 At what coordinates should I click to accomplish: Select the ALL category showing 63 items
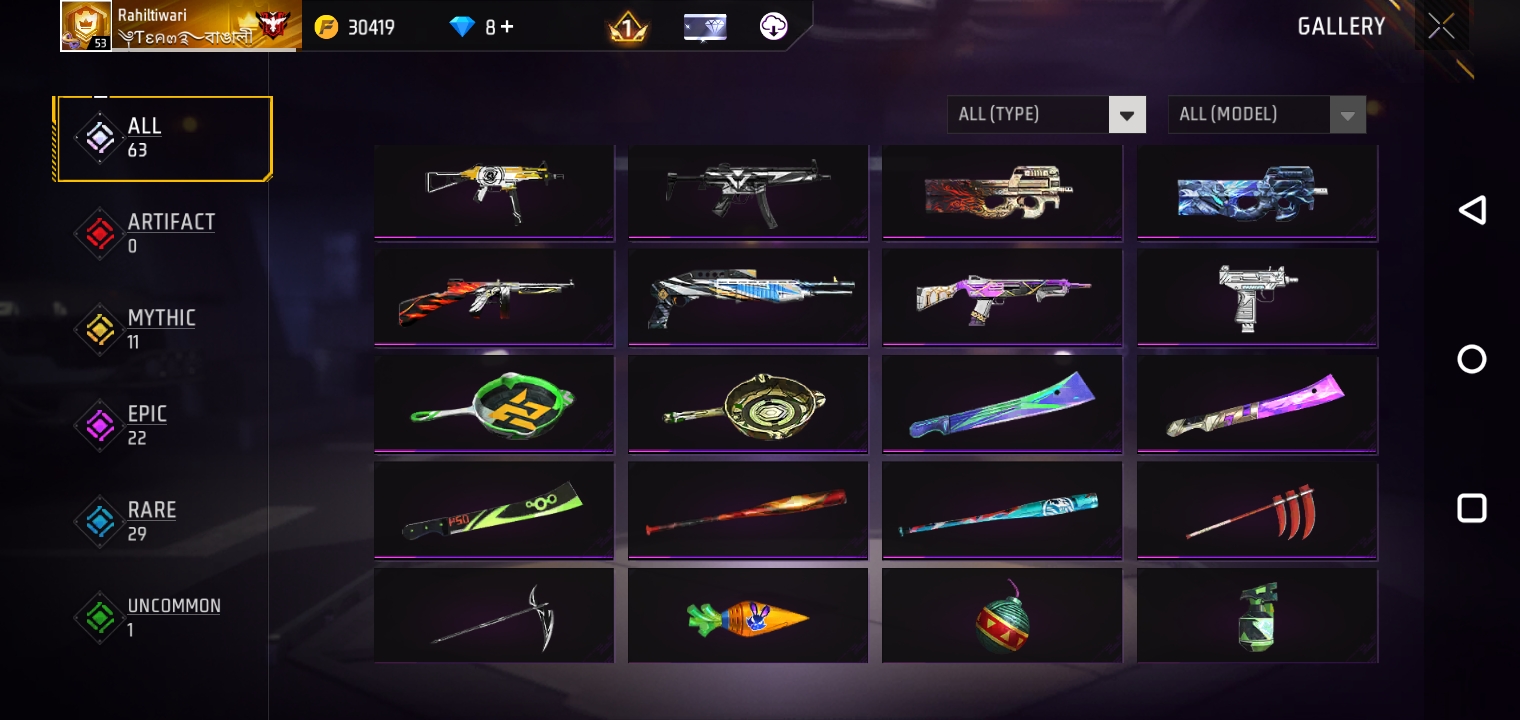click(145, 137)
